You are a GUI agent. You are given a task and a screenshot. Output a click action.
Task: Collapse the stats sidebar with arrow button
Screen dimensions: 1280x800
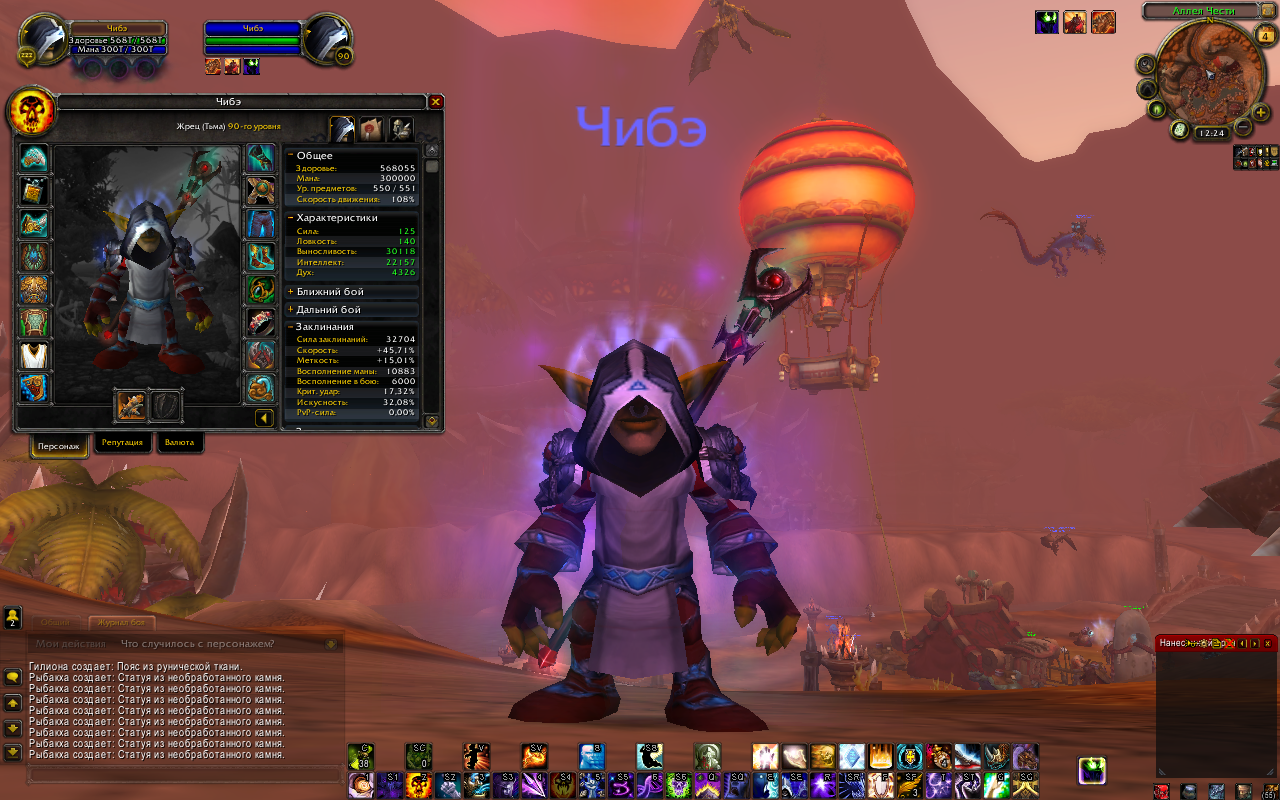coord(264,418)
